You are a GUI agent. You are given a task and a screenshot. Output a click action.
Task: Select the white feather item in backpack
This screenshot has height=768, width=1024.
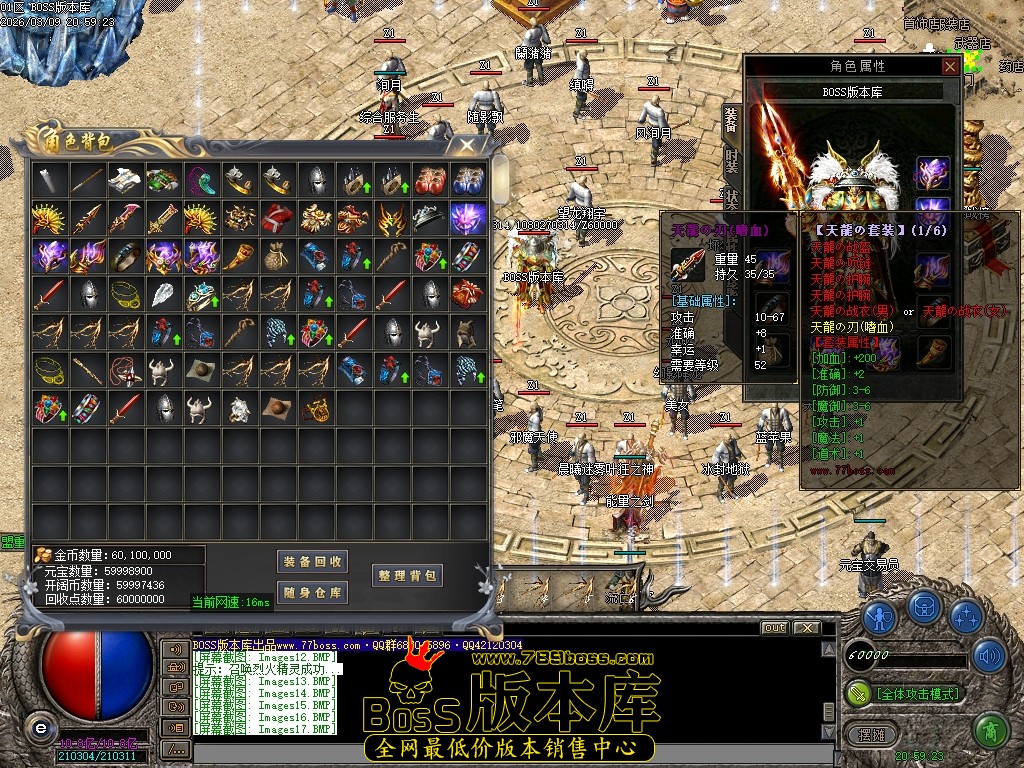pyautogui.click(x=162, y=293)
